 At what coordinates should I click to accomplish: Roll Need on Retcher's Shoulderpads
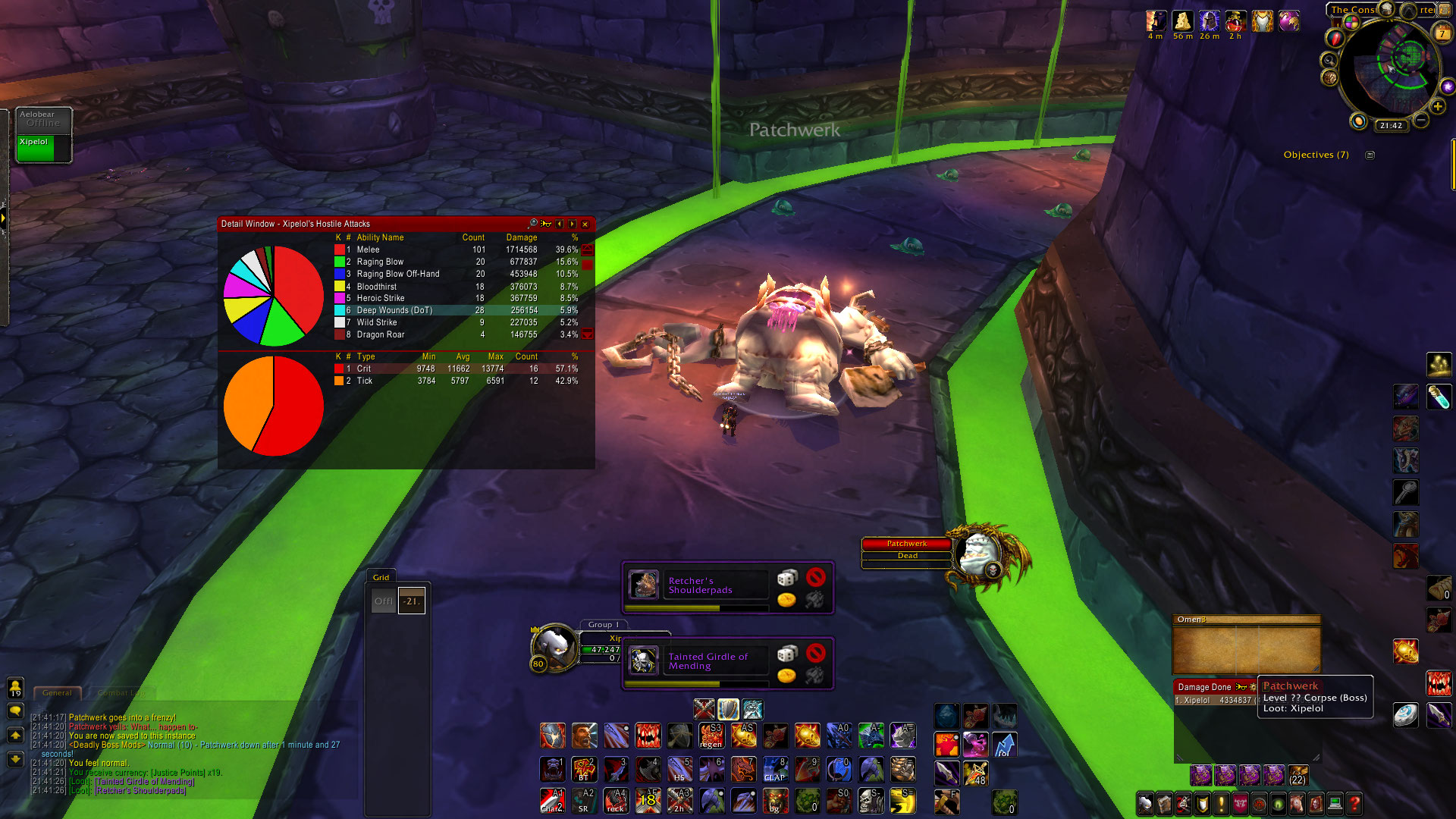[x=787, y=578]
